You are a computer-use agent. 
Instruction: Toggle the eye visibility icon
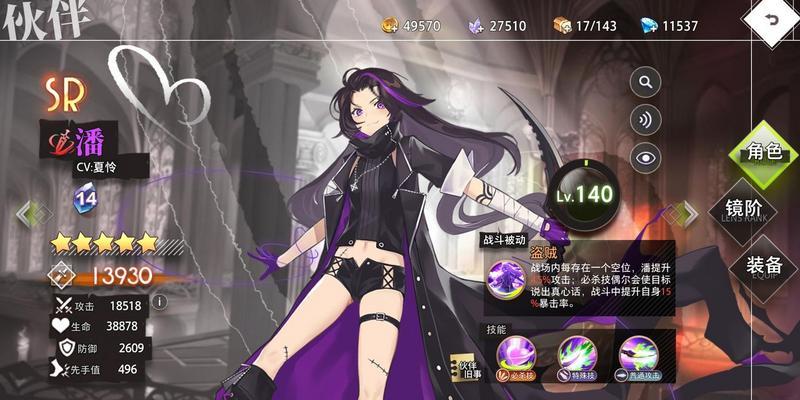click(646, 156)
